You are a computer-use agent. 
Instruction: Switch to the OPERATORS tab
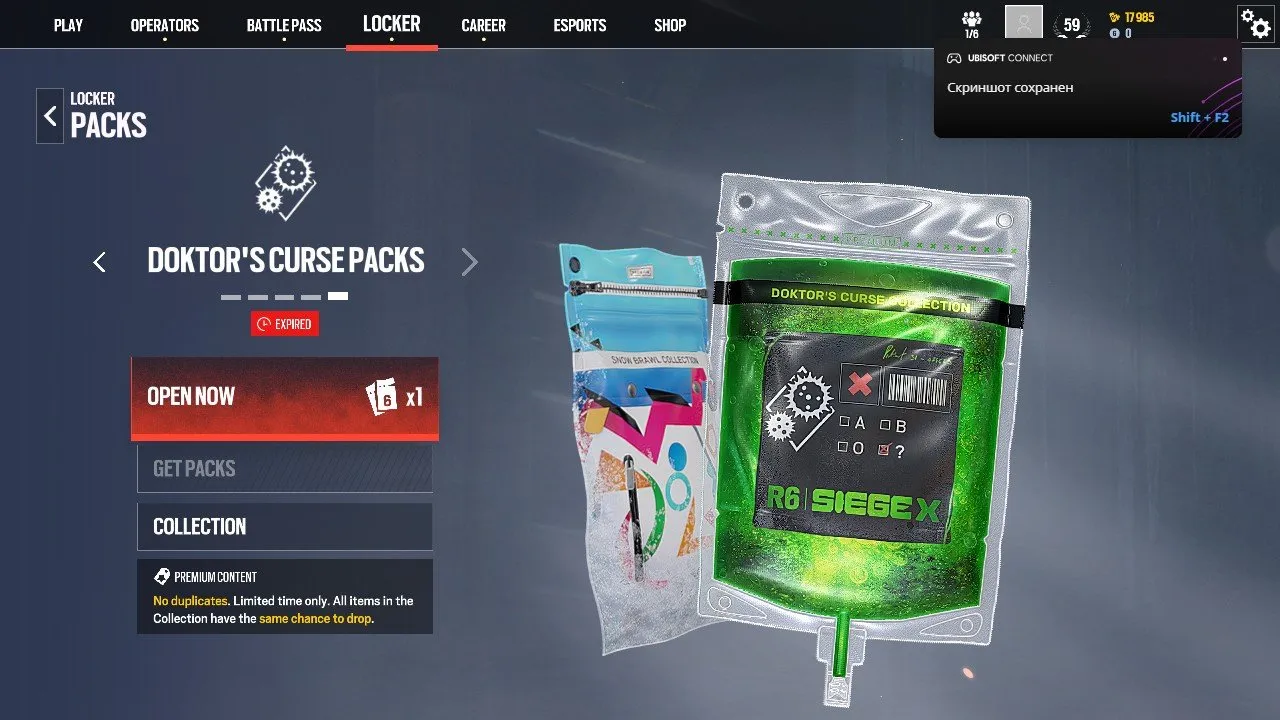point(164,25)
